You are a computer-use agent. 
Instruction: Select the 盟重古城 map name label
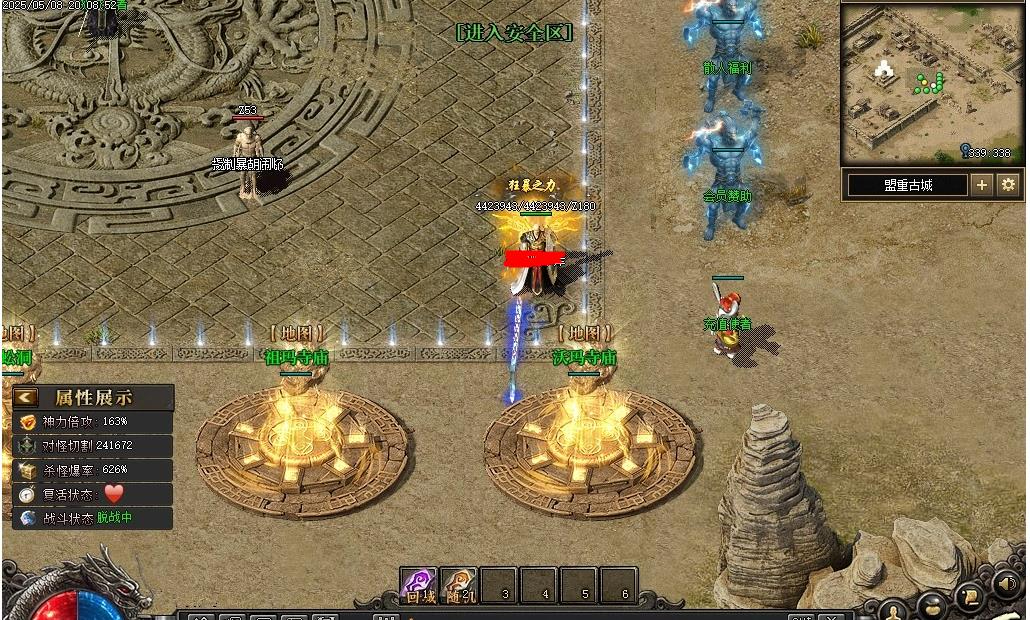907,185
